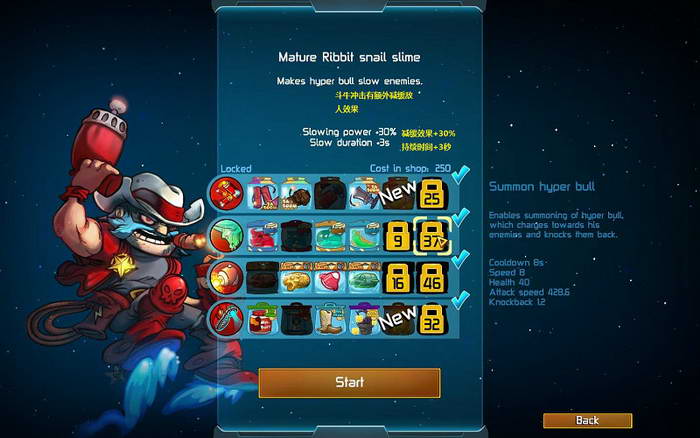Choose the golden nugget upgrade jar
The width and height of the screenshot is (700, 438).
click(295, 278)
